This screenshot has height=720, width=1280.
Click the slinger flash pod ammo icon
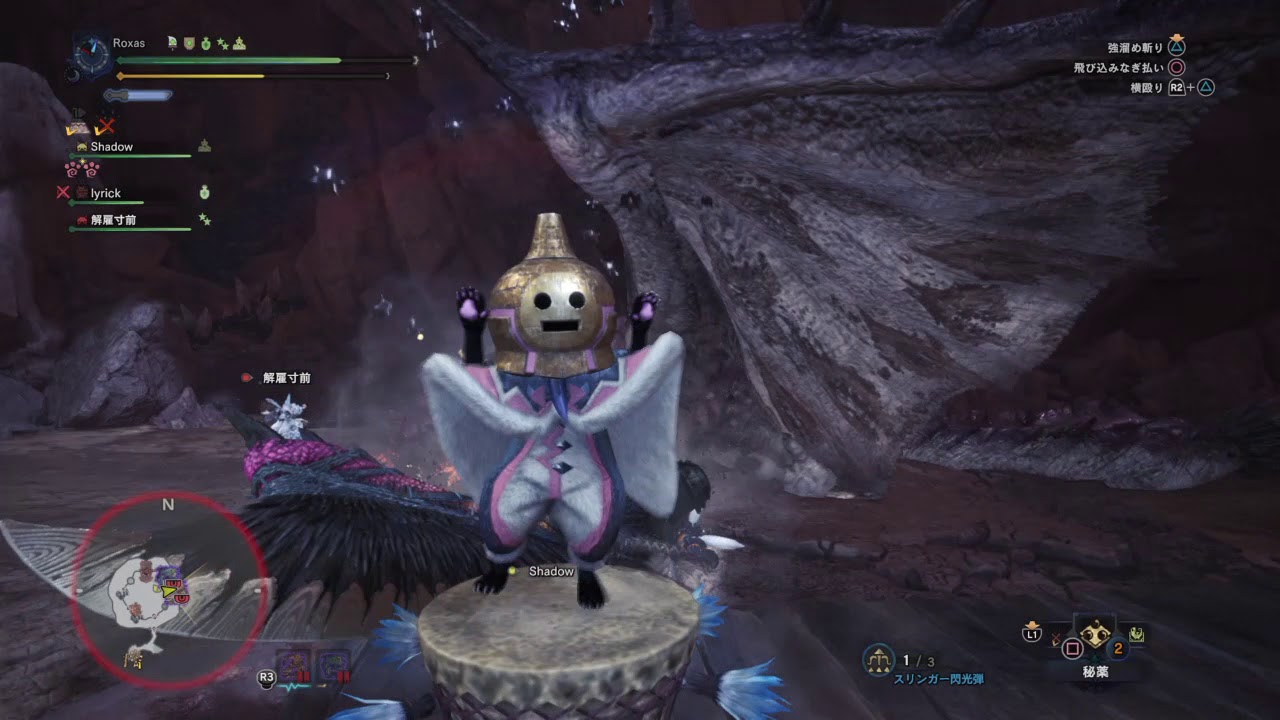click(879, 660)
